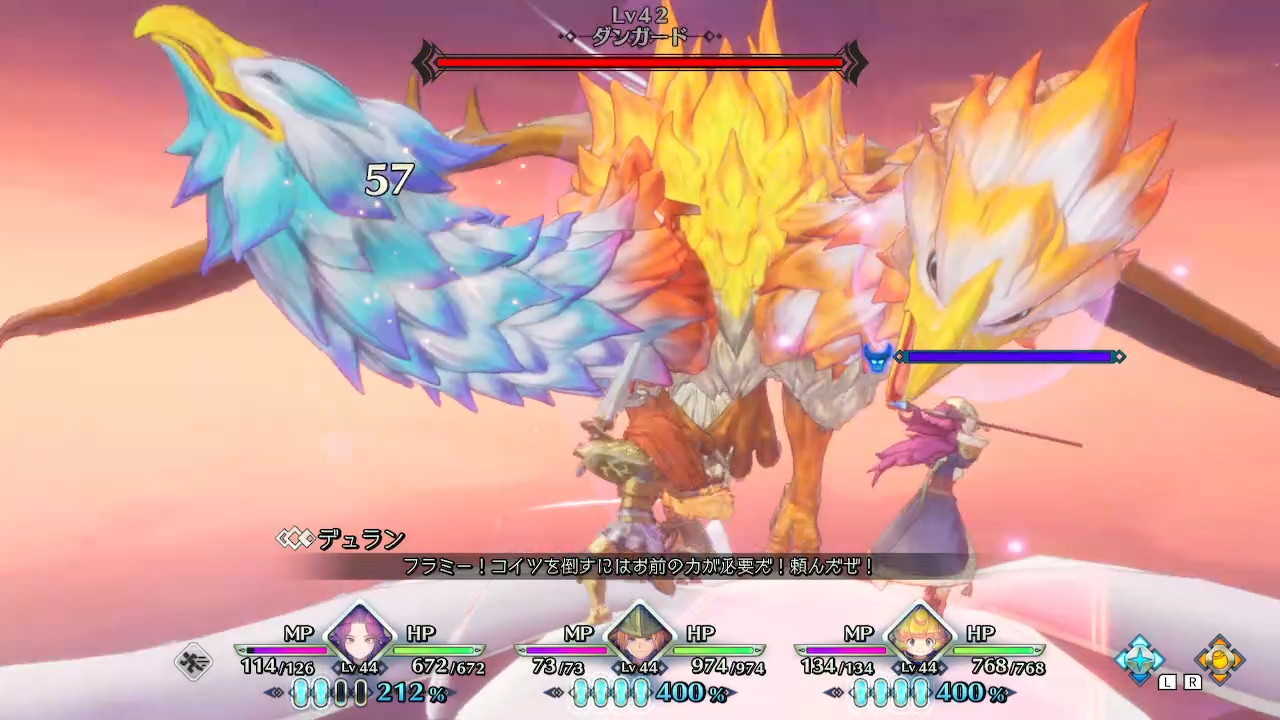Toggle Hawkeye's first lit CS segment
This screenshot has height=720, width=1280.
click(300, 692)
